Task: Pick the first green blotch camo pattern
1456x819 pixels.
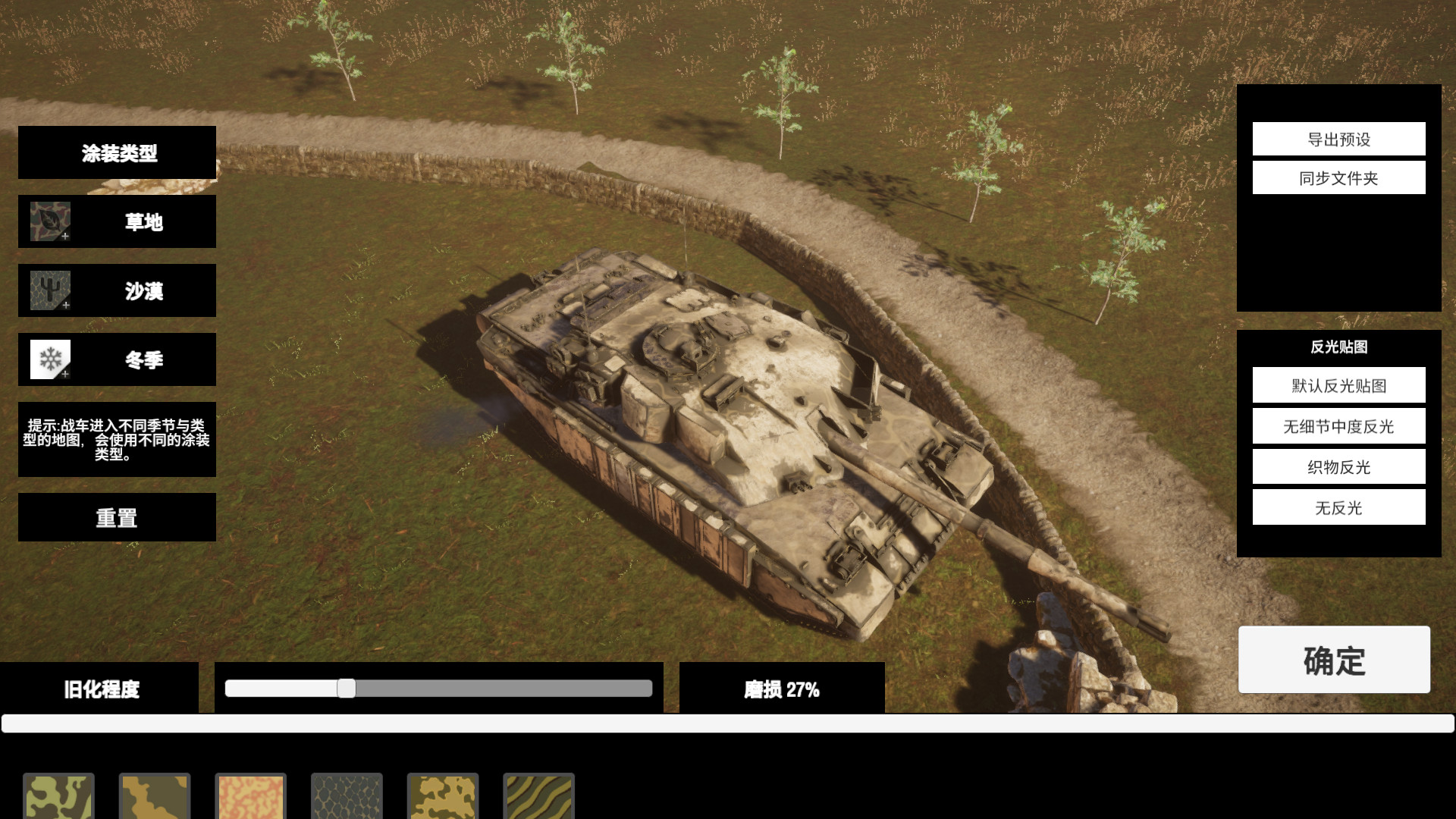Action: coord(58,796)
